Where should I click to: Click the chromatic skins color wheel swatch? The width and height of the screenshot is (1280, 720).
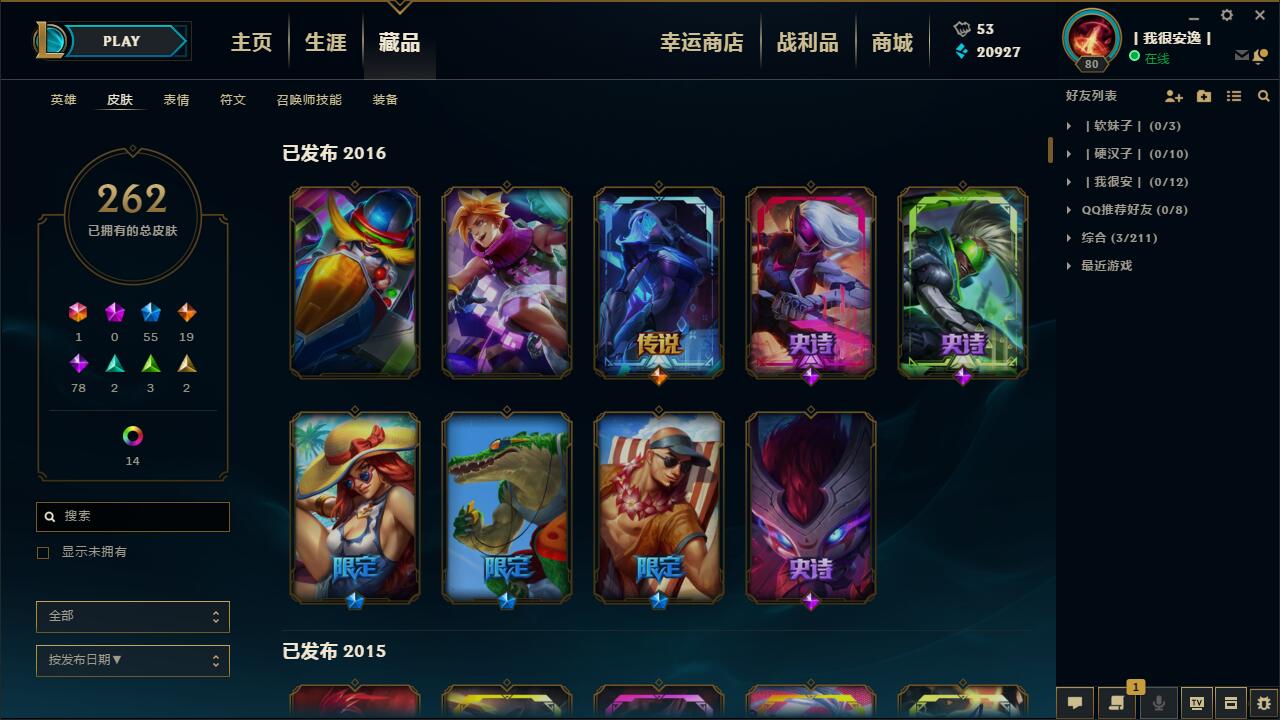tap(133, 436)
